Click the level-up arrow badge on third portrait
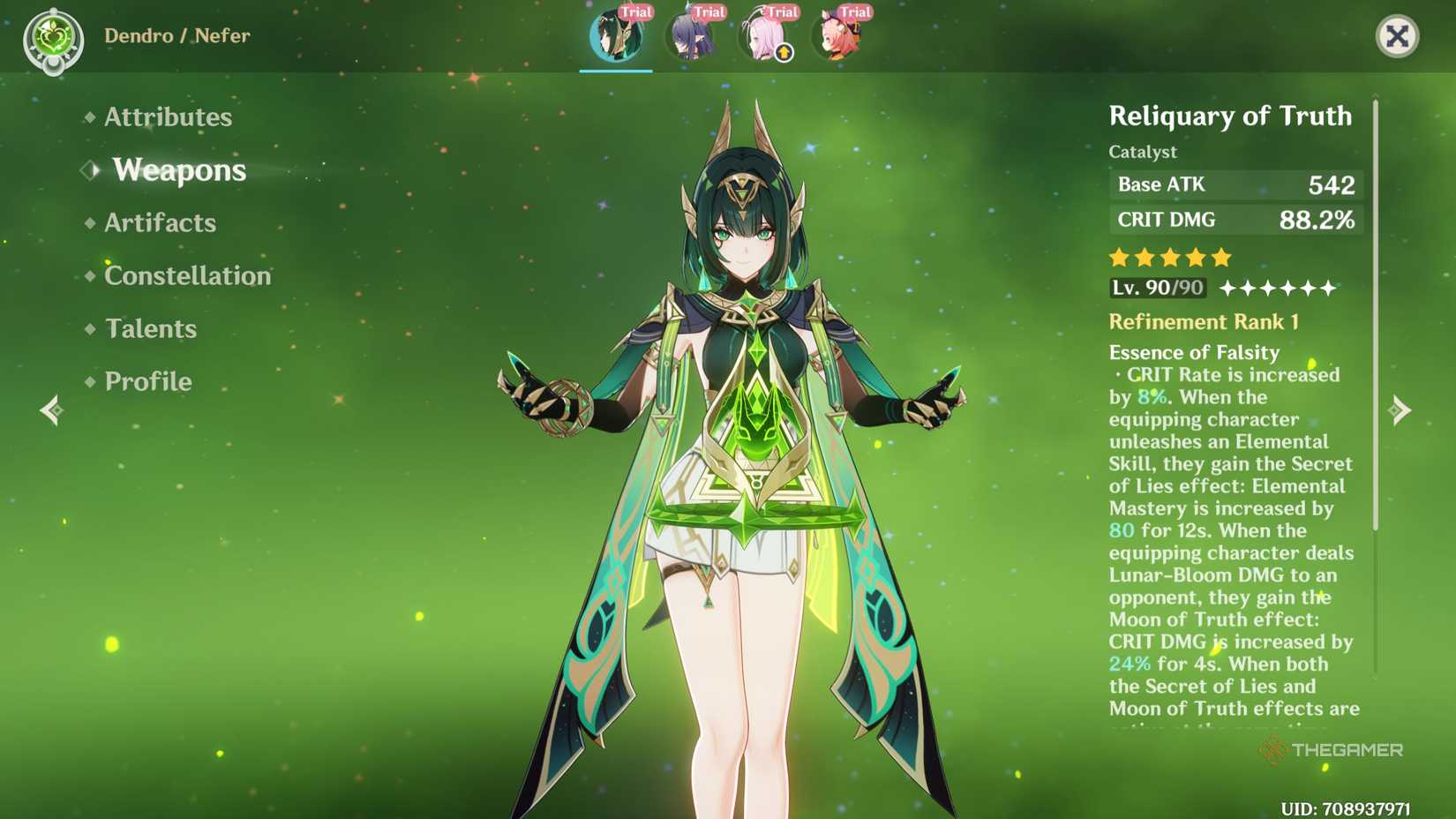 coord(782,53)
